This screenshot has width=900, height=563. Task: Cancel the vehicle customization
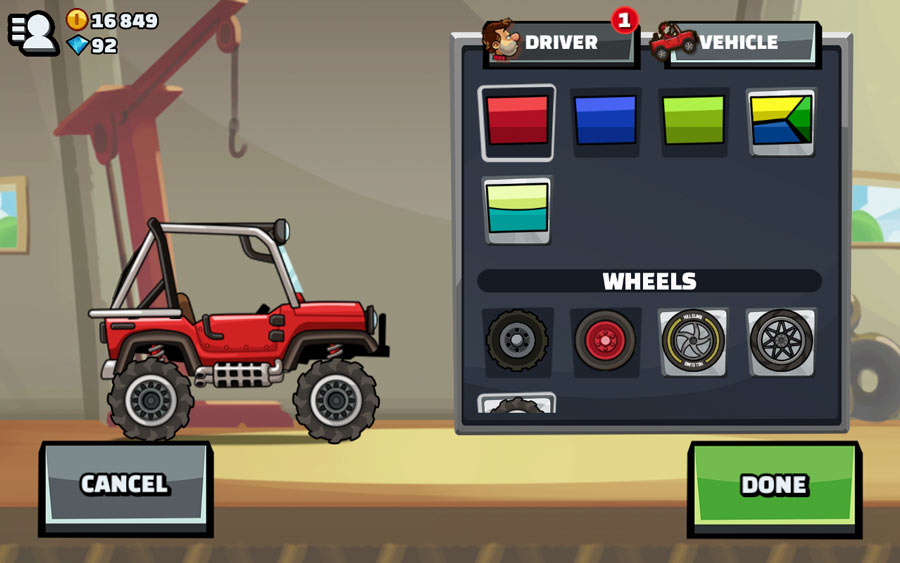click(125, 485)
